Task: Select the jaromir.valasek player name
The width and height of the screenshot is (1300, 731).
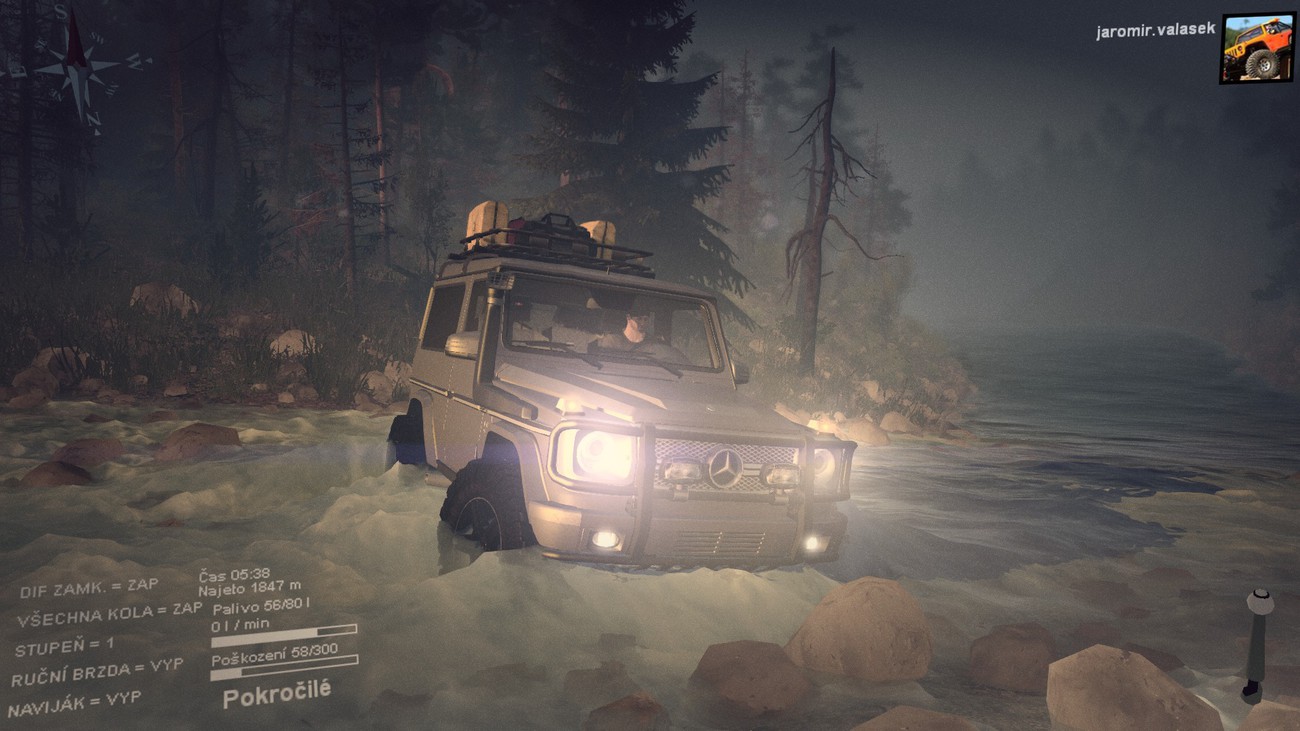Action: (x=1155, y=30)
